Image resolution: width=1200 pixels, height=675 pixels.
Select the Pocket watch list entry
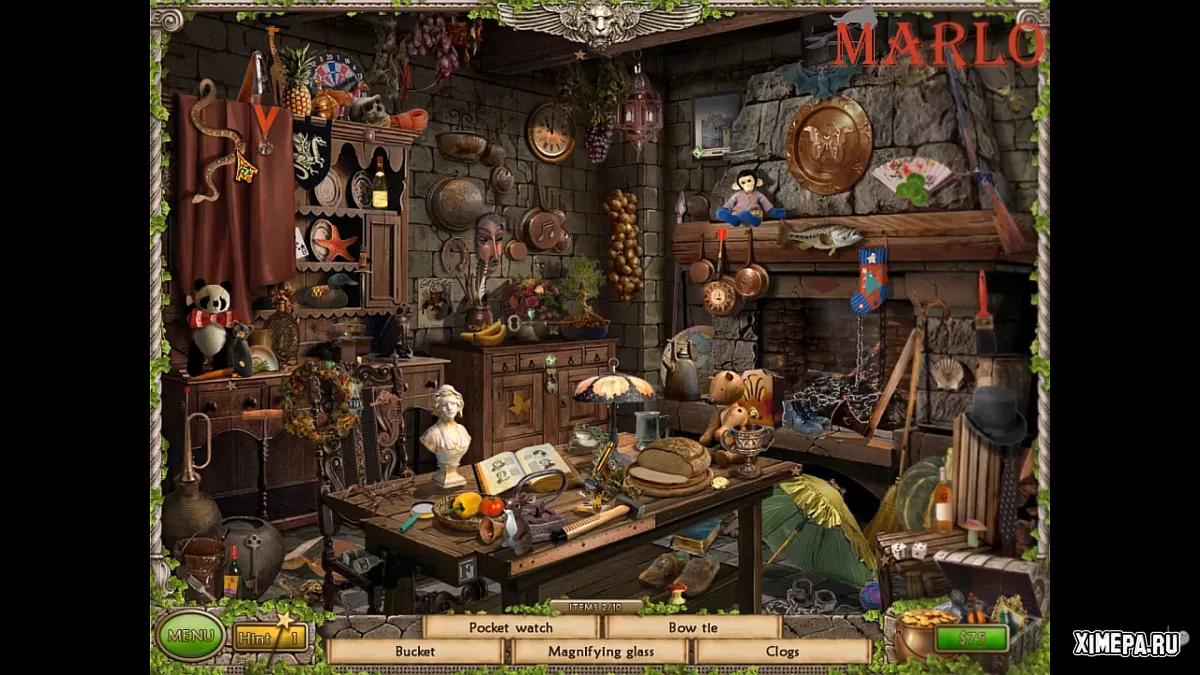[510, 627]
